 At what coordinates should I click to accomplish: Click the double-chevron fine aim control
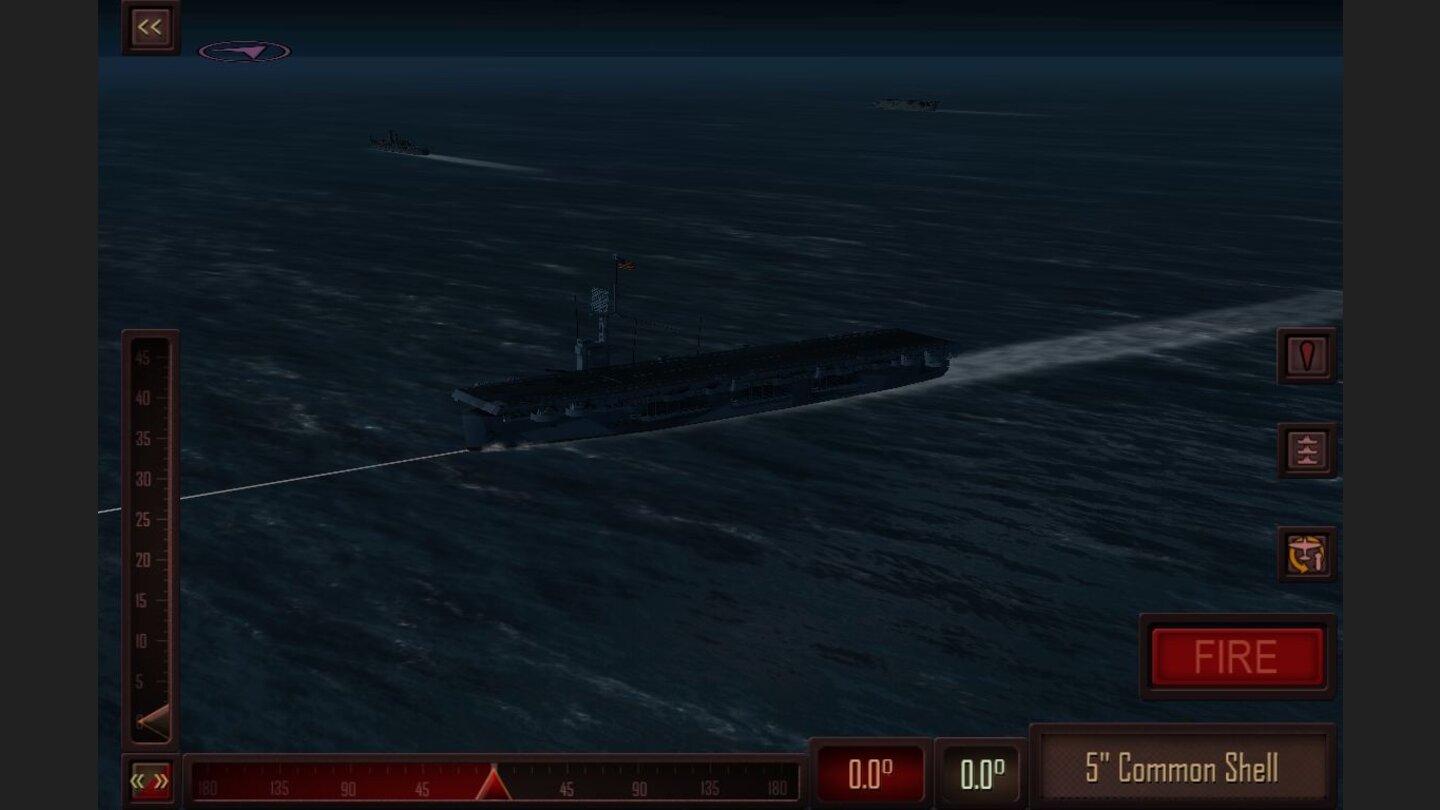click(x=148, y=779)
